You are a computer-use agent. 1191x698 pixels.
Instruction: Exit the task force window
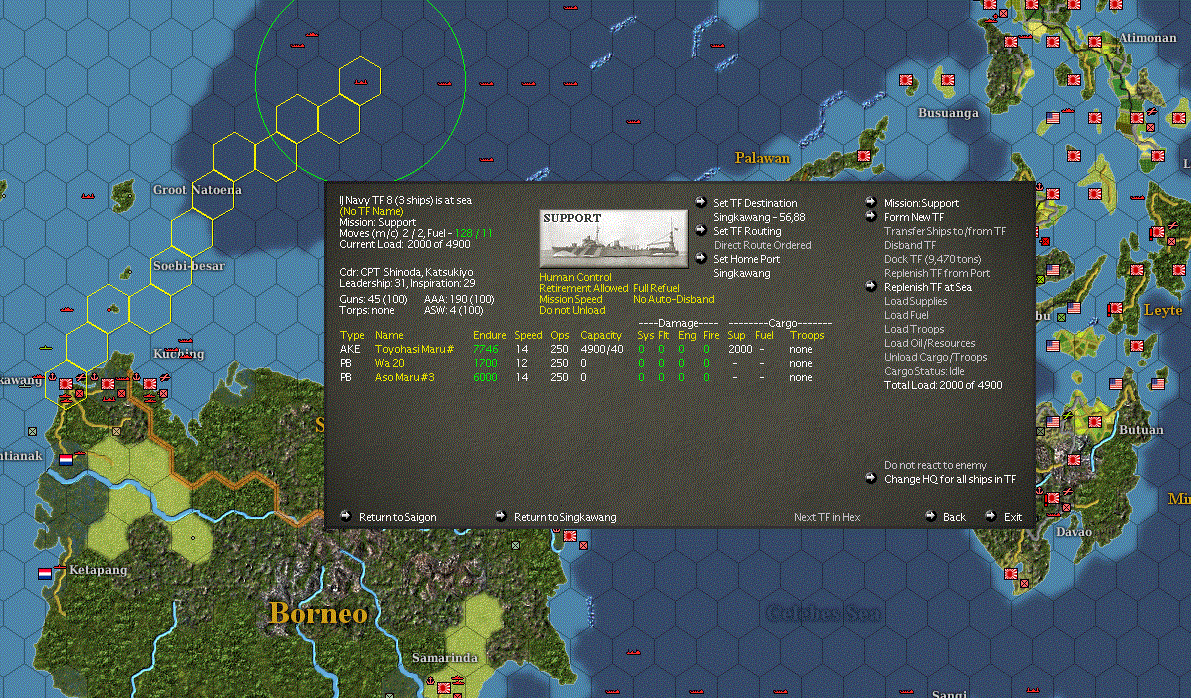(x=1013, y=517)
